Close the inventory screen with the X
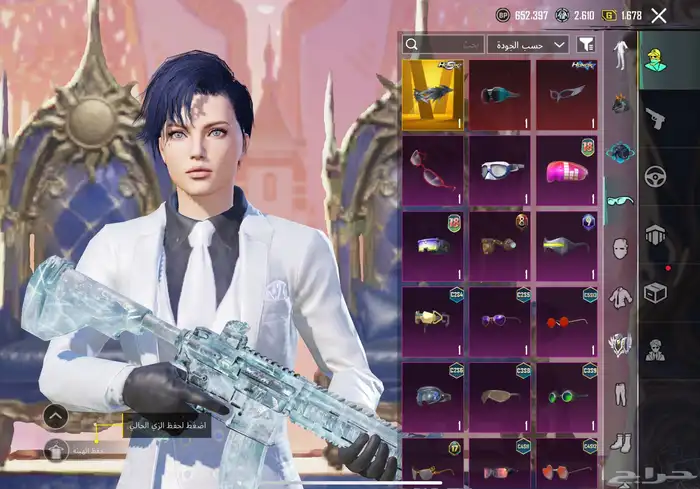Image resolution: width=700 pixels, height=489 pixels. pyautogui.click(x=659, y=15)
